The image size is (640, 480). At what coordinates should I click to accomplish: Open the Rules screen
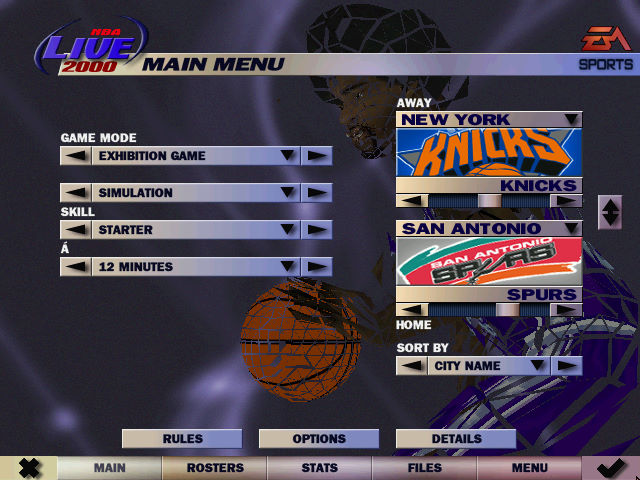pos(182,438)
